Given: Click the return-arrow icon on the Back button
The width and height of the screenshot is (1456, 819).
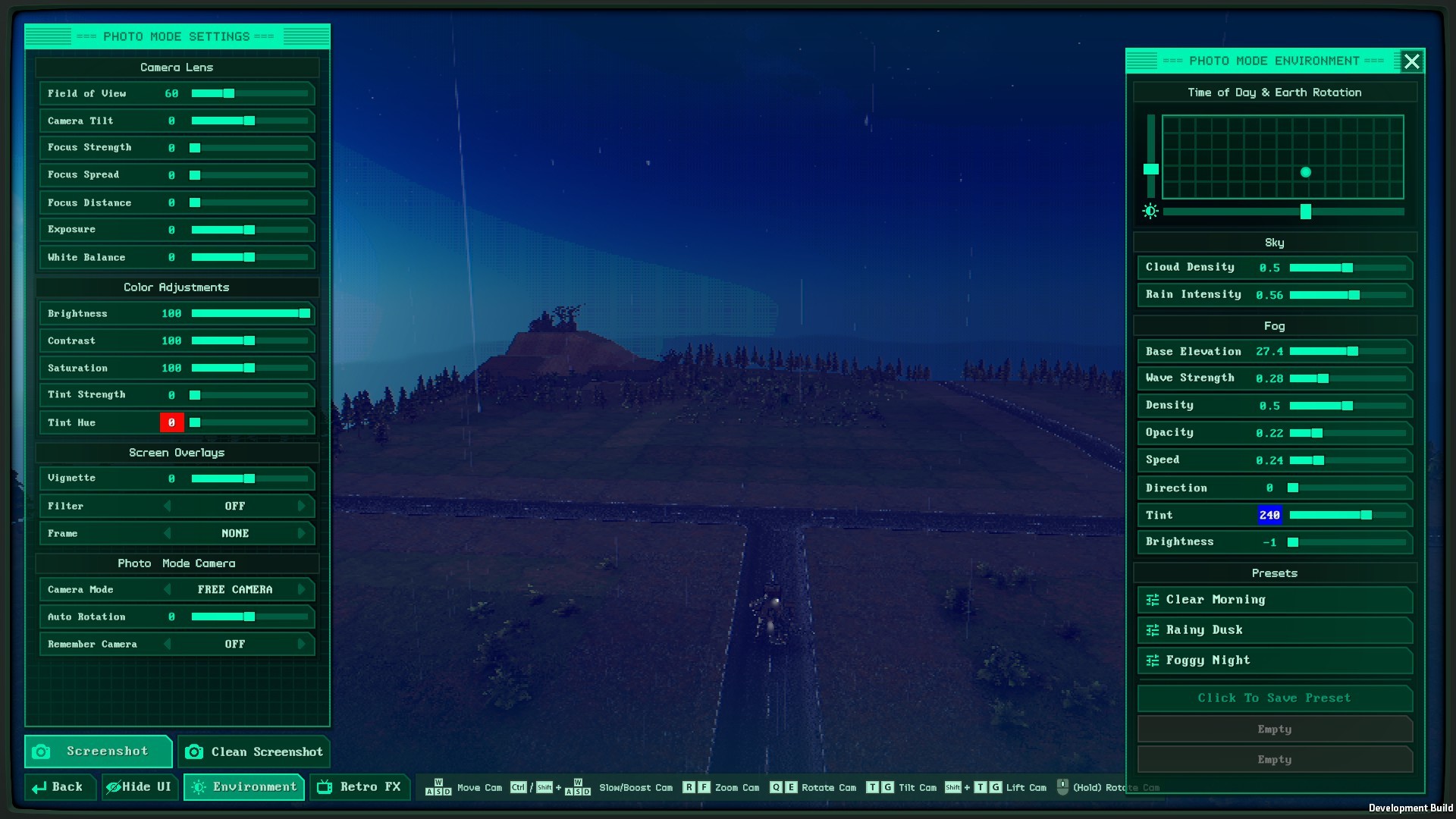Looking at the screenshot, I should point(38,787).
